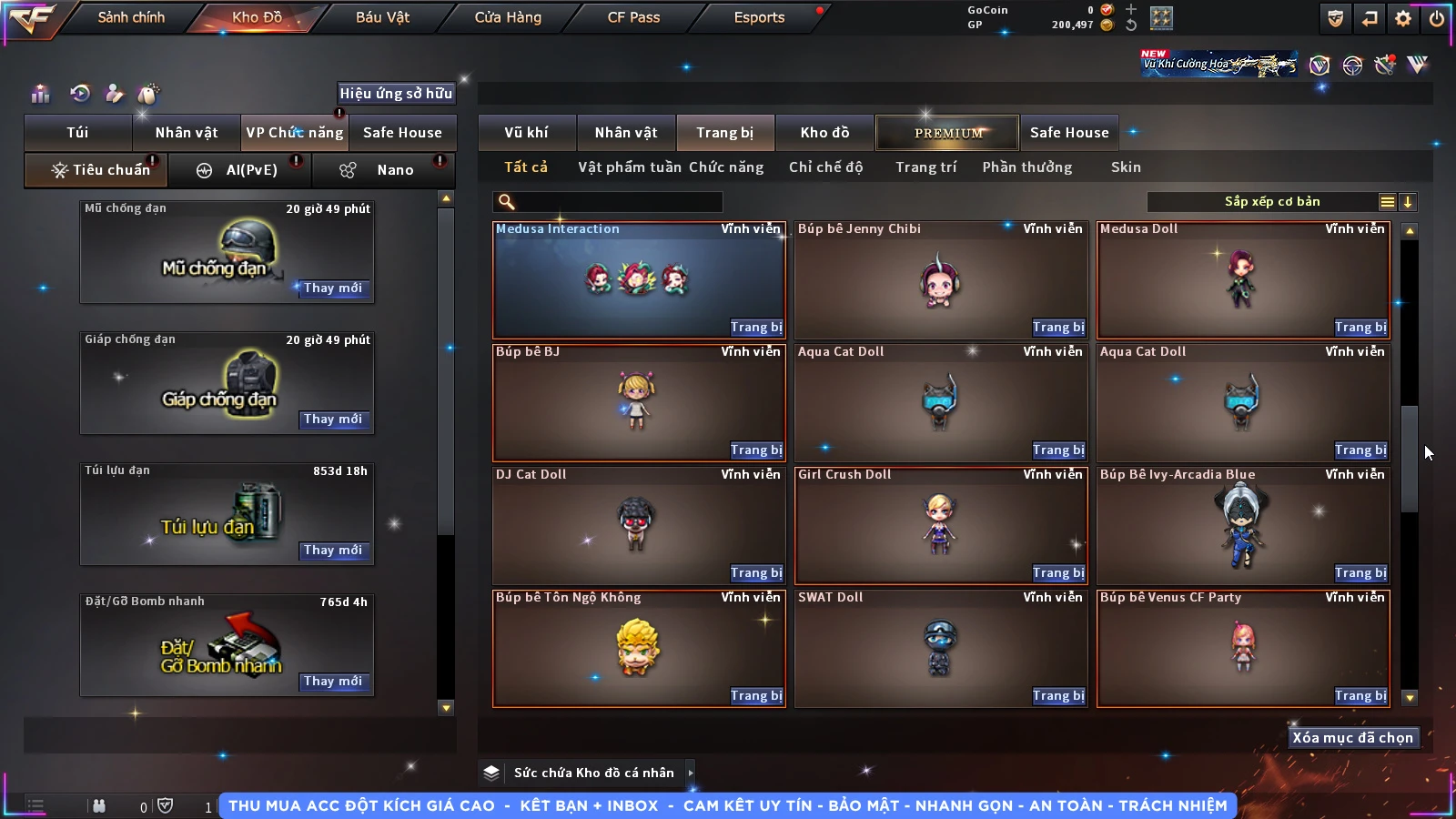Open the AI(PvE) sub-tab
Viewport: 1456px width, 819px height.
[x=240, y=170]
